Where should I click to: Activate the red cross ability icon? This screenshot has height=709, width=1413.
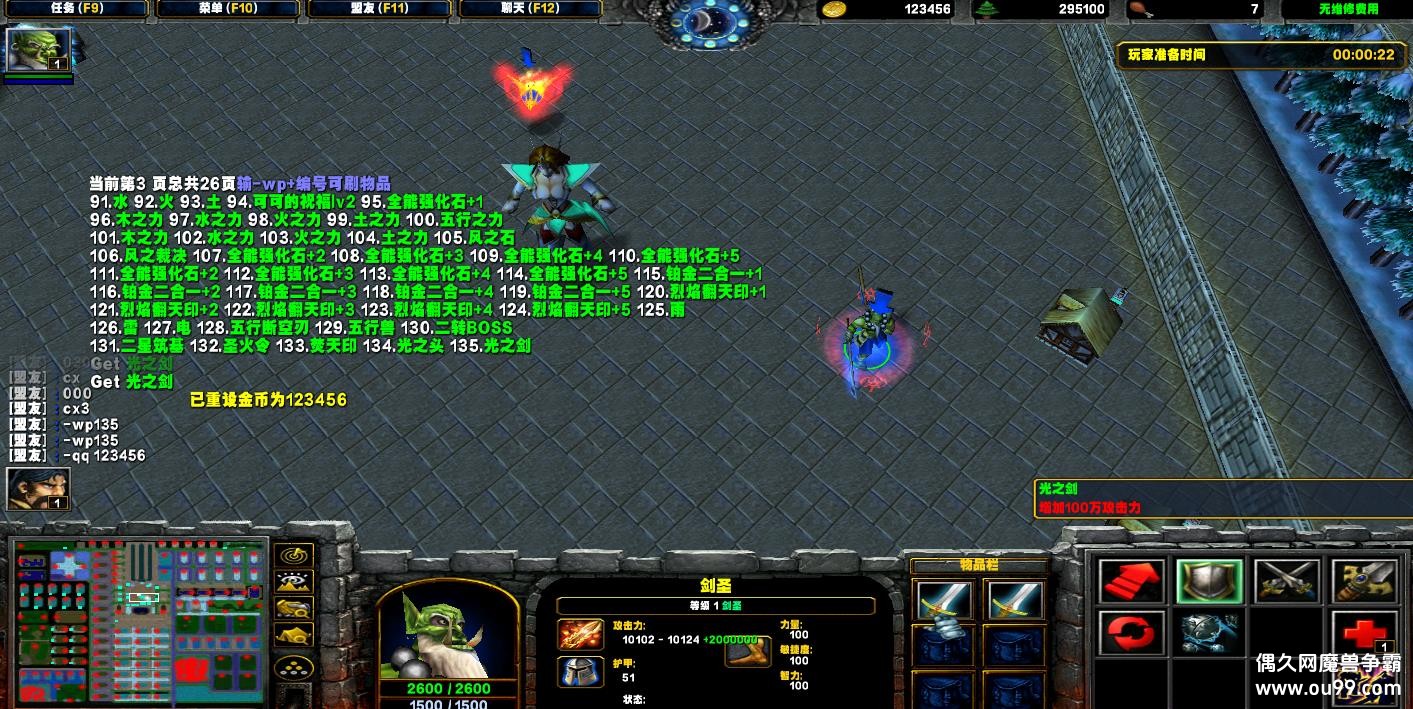pos(1365,633)
